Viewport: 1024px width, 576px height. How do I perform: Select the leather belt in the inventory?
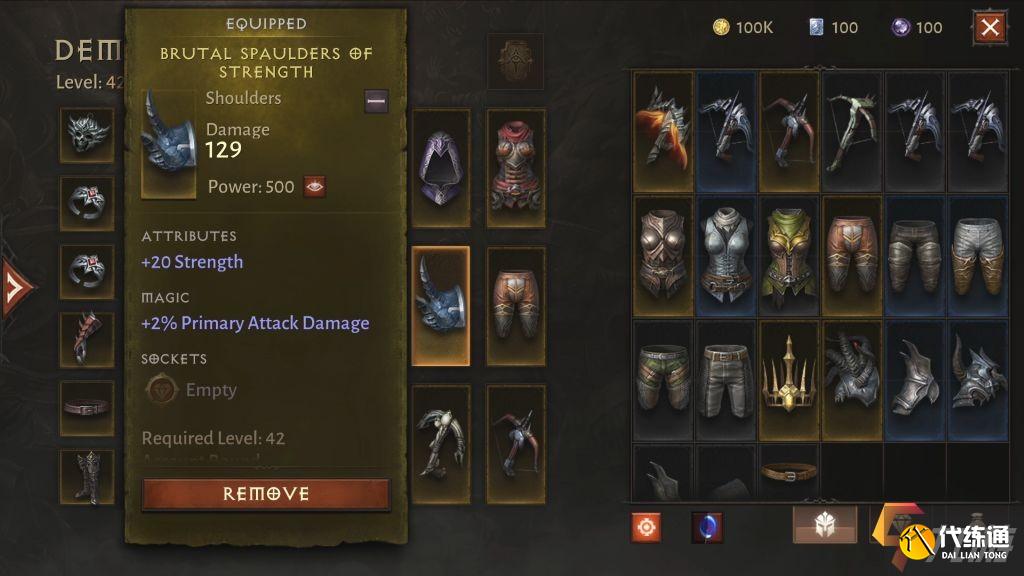789,471
